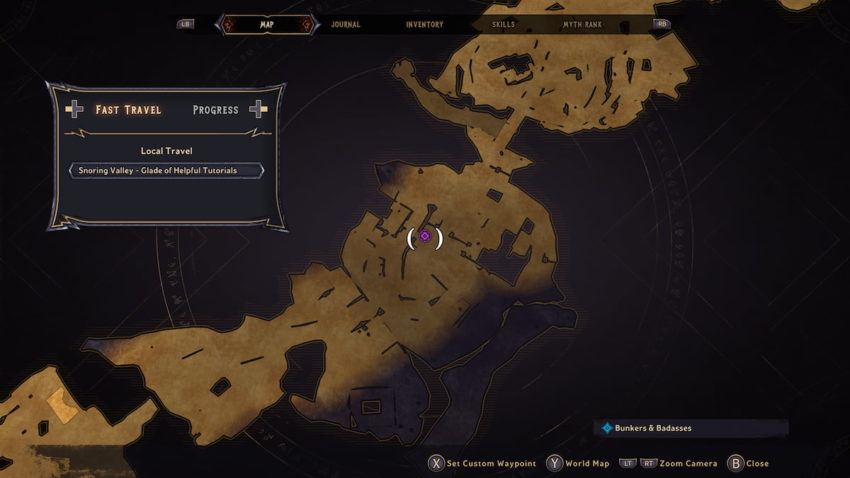The height and width of the screenshot is (478, 850).
Task: Switch to the Journal tab
Action: point(345,24)
